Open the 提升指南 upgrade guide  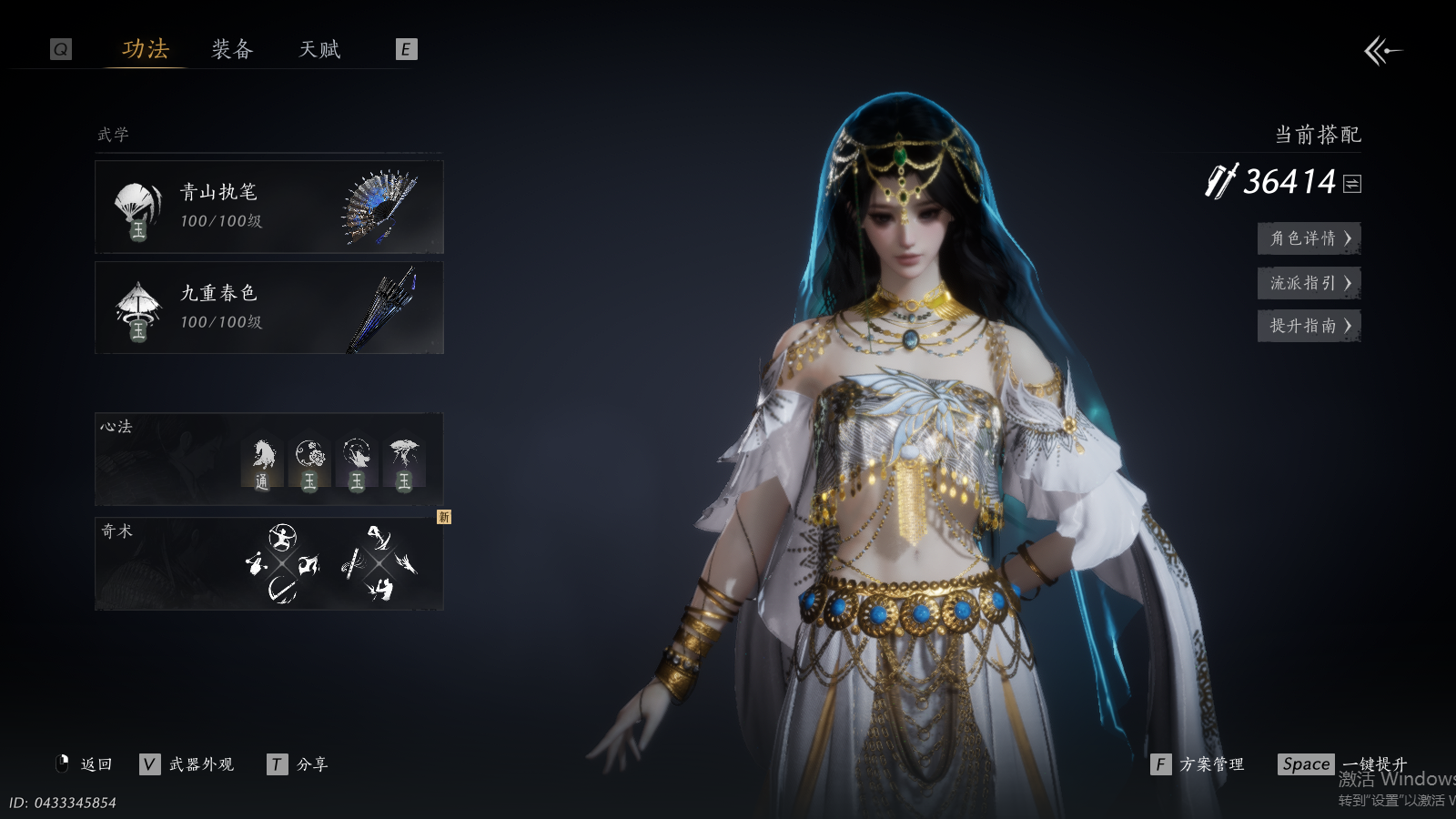[1309, 326]
